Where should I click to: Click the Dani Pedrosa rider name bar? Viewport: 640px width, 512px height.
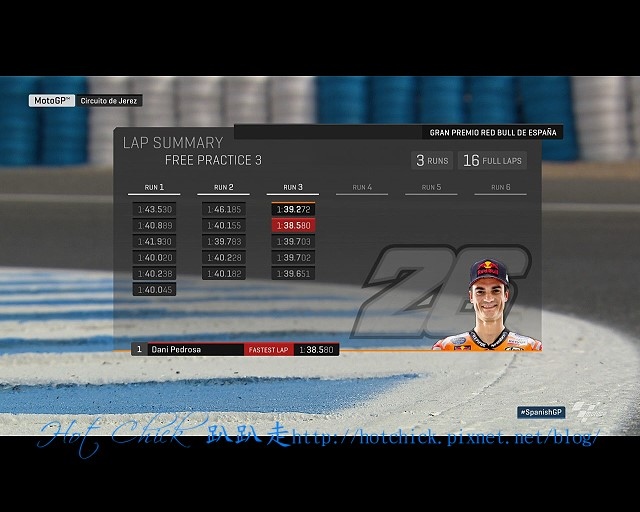click(x=195, y=350)
